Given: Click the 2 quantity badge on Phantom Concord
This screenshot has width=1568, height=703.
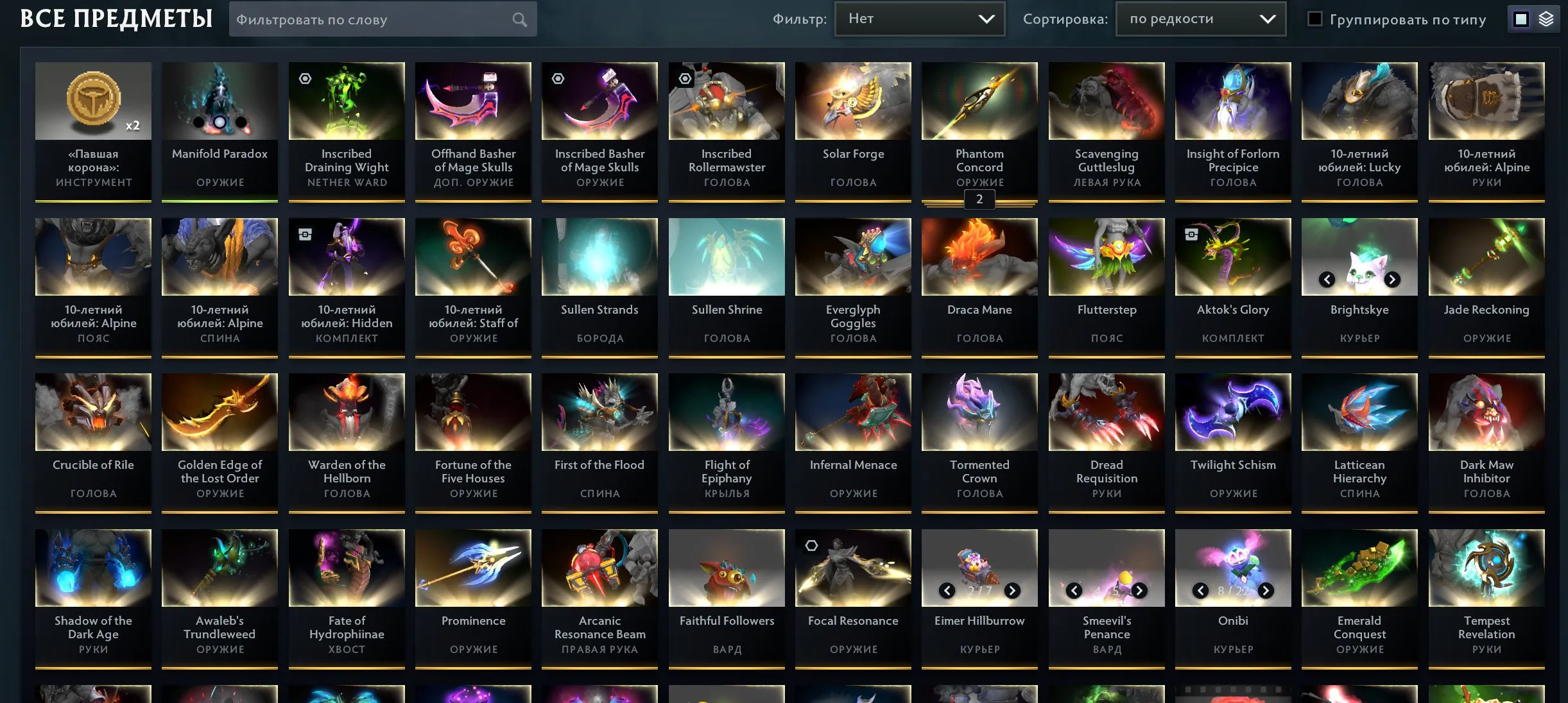Looking at the screenshot, I should 979,199.
